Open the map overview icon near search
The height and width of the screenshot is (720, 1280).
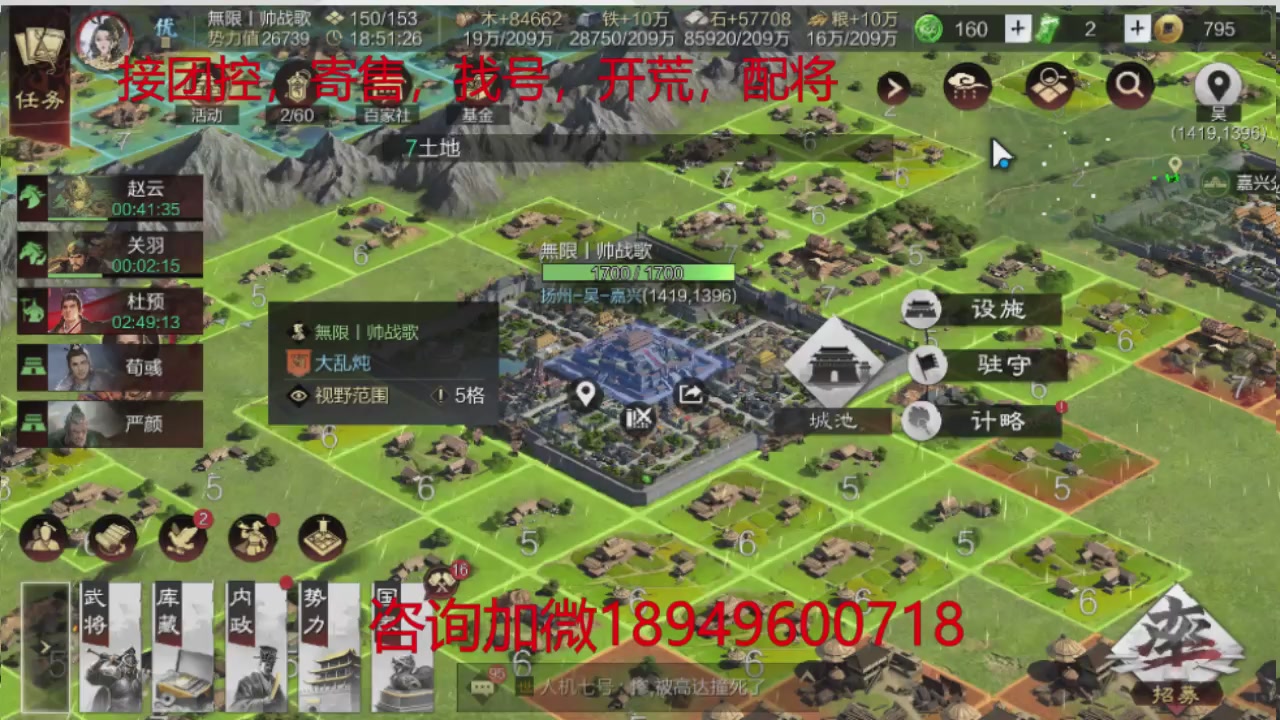click(x=1046, y=86)
